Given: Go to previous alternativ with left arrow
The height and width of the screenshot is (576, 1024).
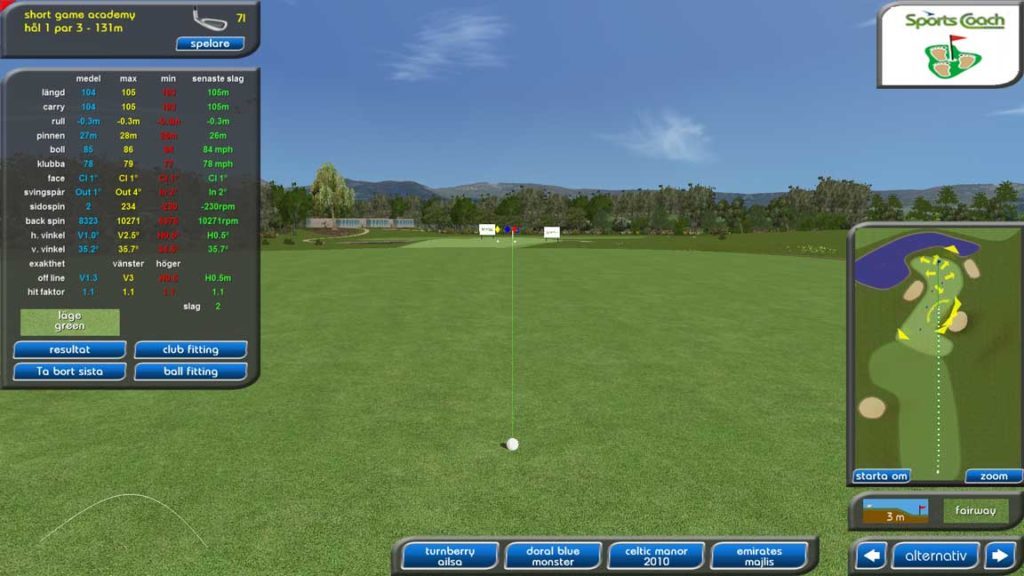Looking at the screenshot, I should pos(871,555).
